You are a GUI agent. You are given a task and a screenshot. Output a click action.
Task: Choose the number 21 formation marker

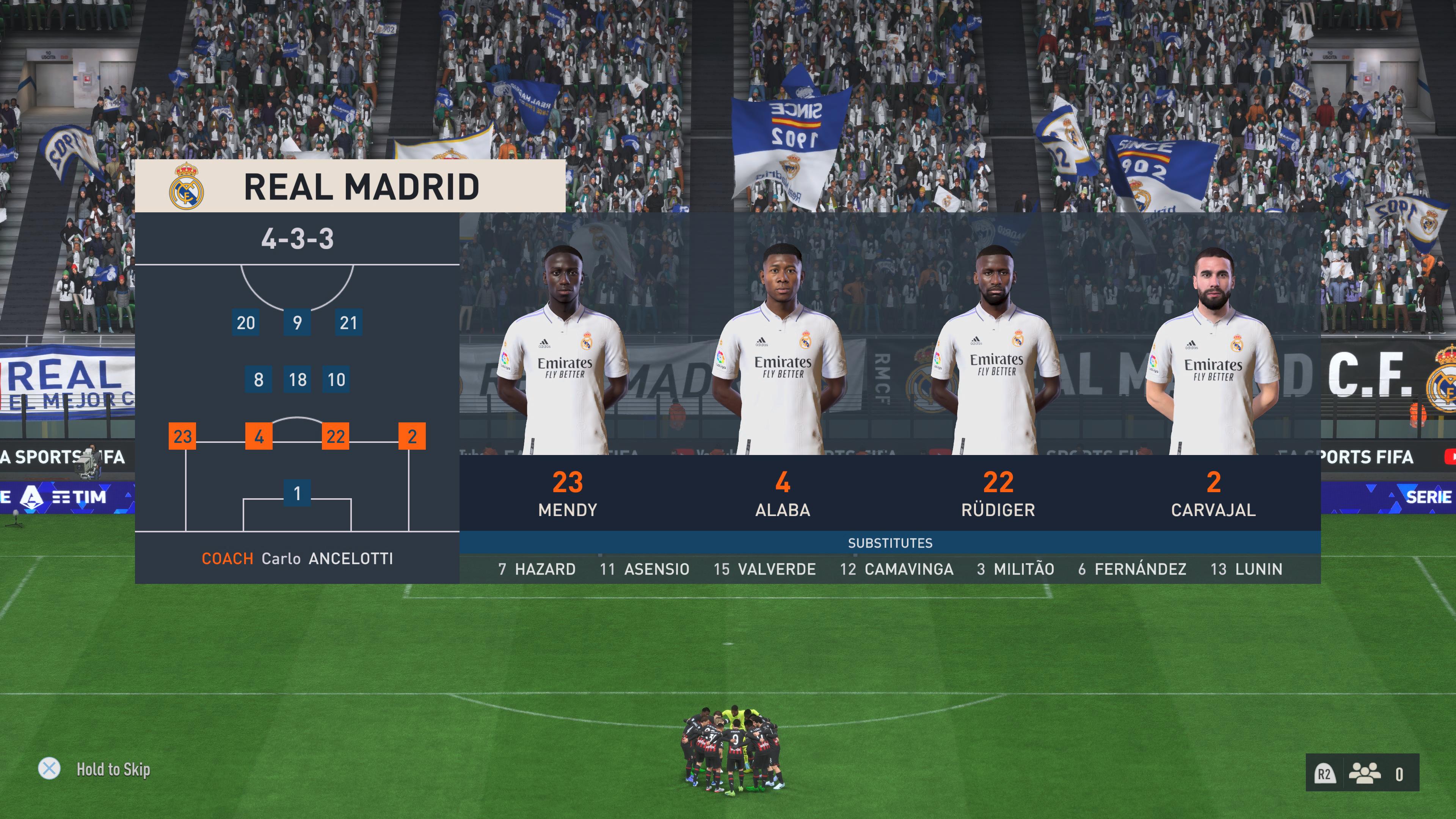point(348,323)
